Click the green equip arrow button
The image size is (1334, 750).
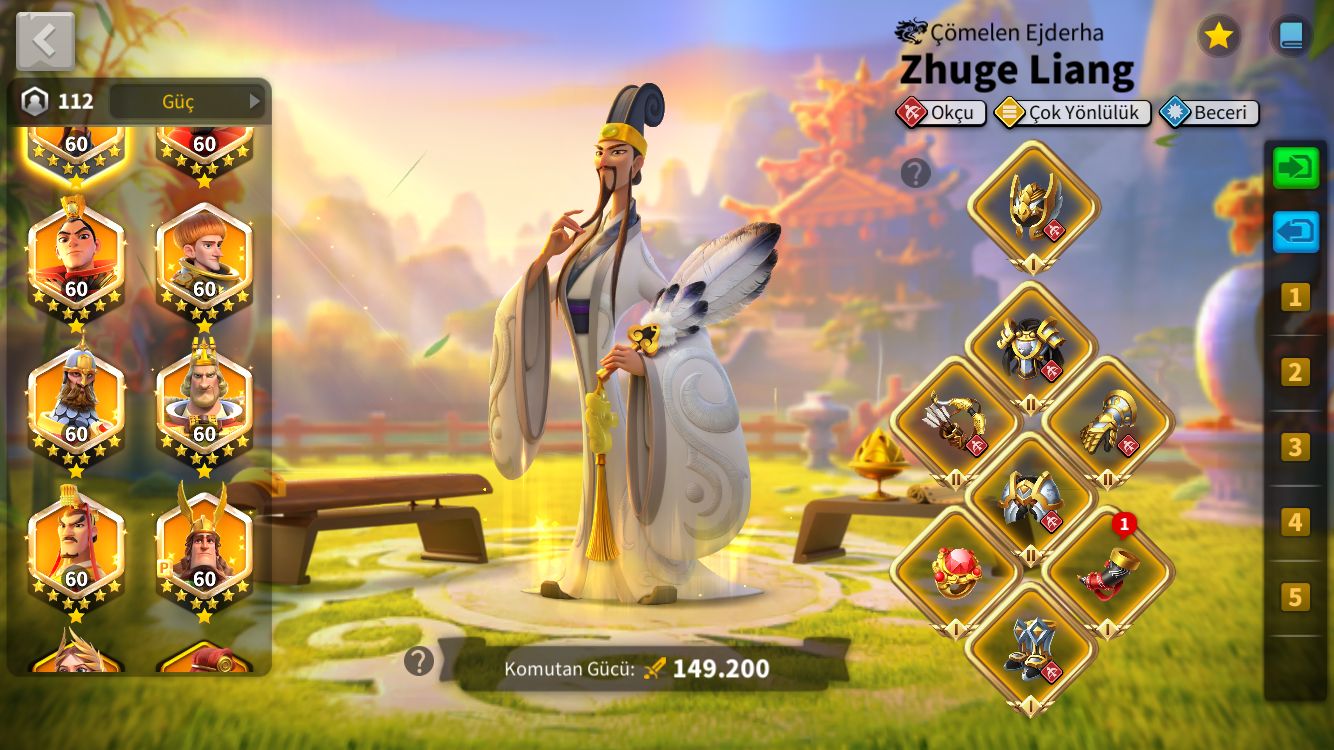tap(1296, 167)
